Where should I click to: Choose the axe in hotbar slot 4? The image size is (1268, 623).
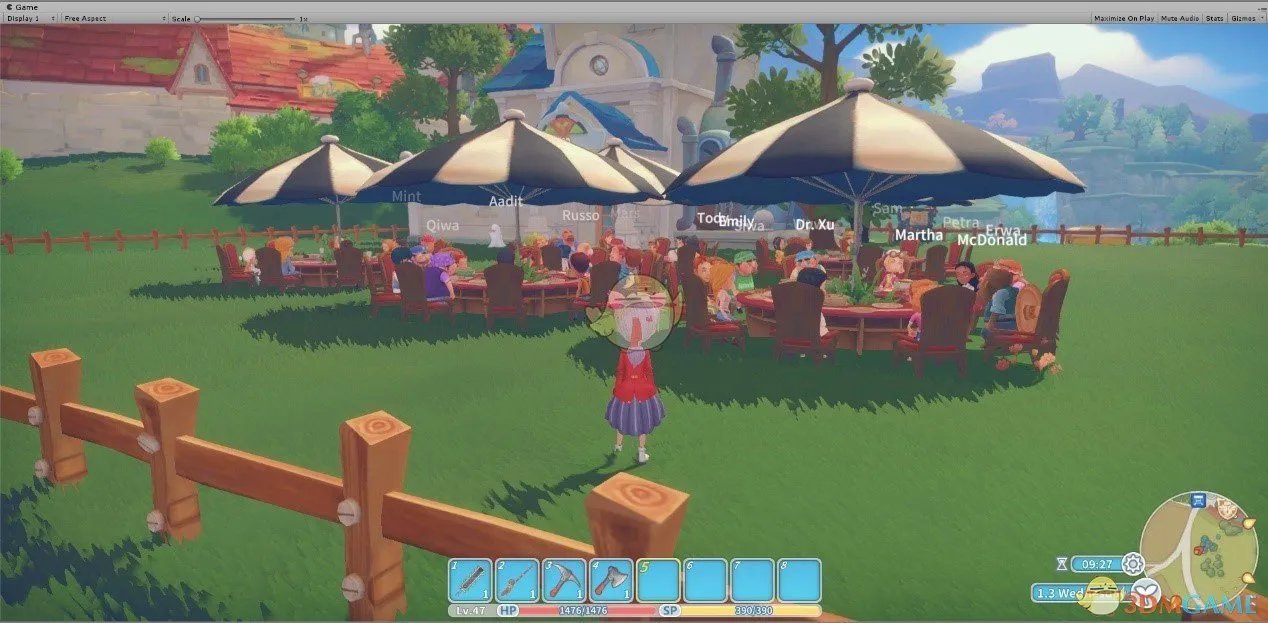point(611,580)
